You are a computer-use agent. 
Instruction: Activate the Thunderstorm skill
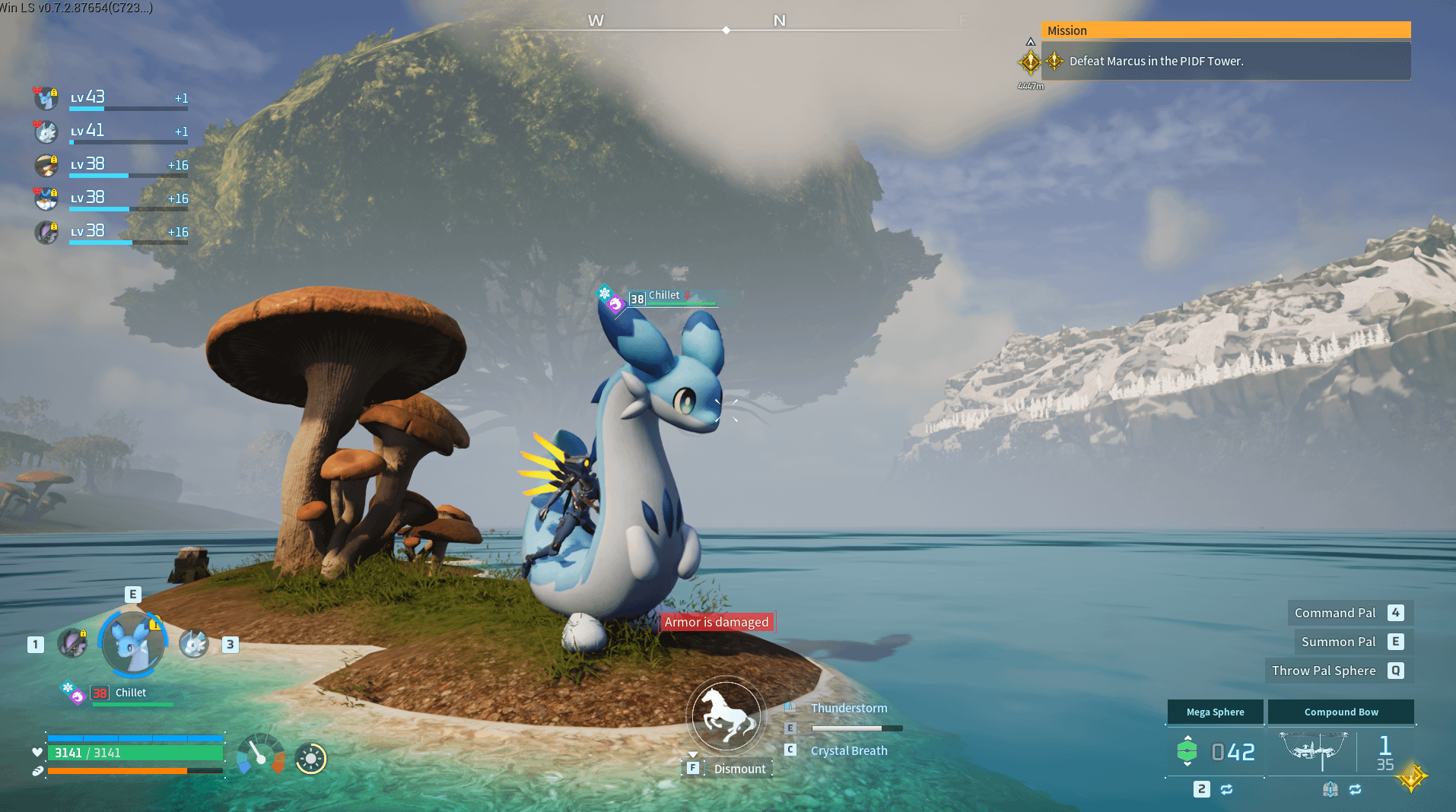pos(848,708)
